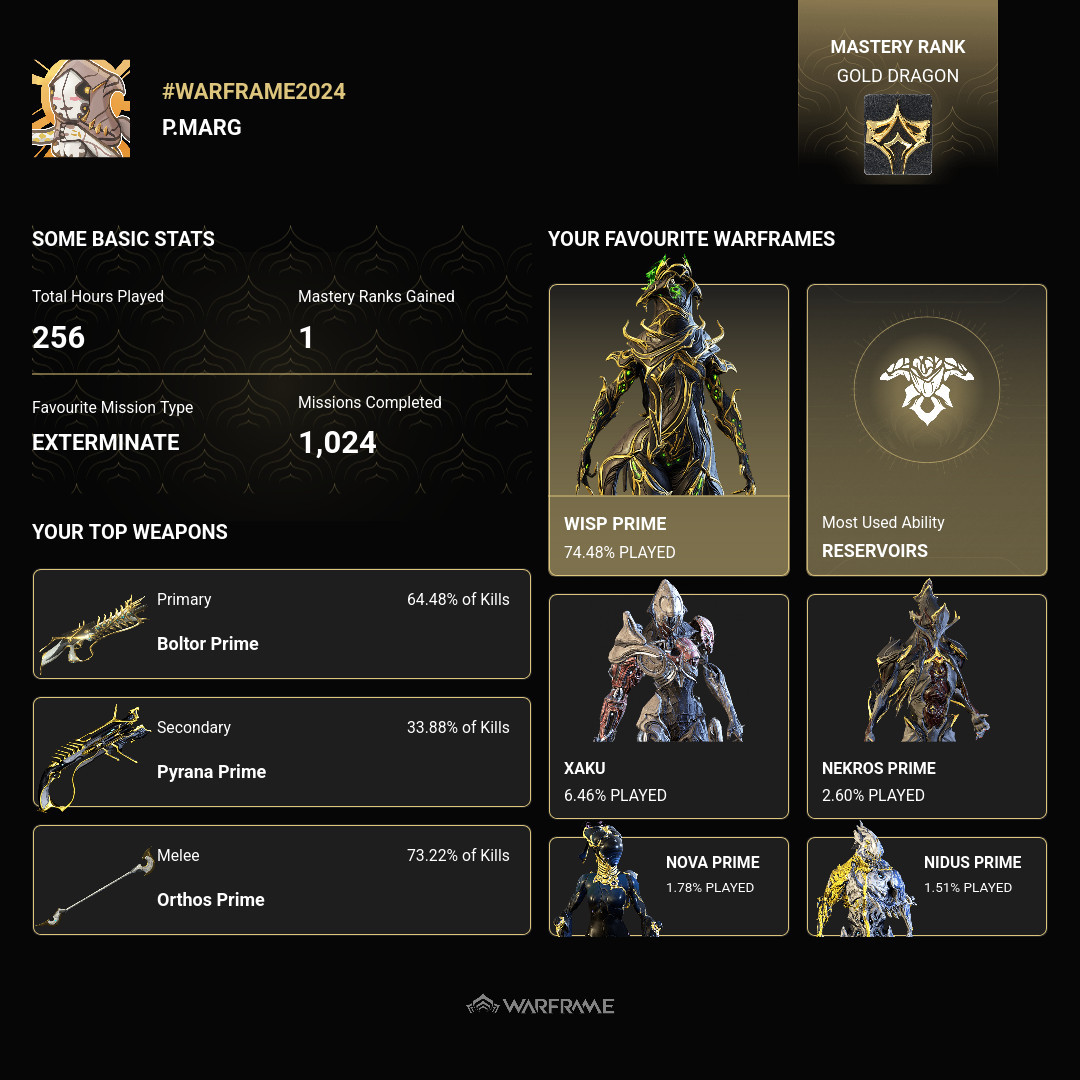Click the Reservoirs most used ability card
Screen dimensions: 1080x1080
pos(927,430)
